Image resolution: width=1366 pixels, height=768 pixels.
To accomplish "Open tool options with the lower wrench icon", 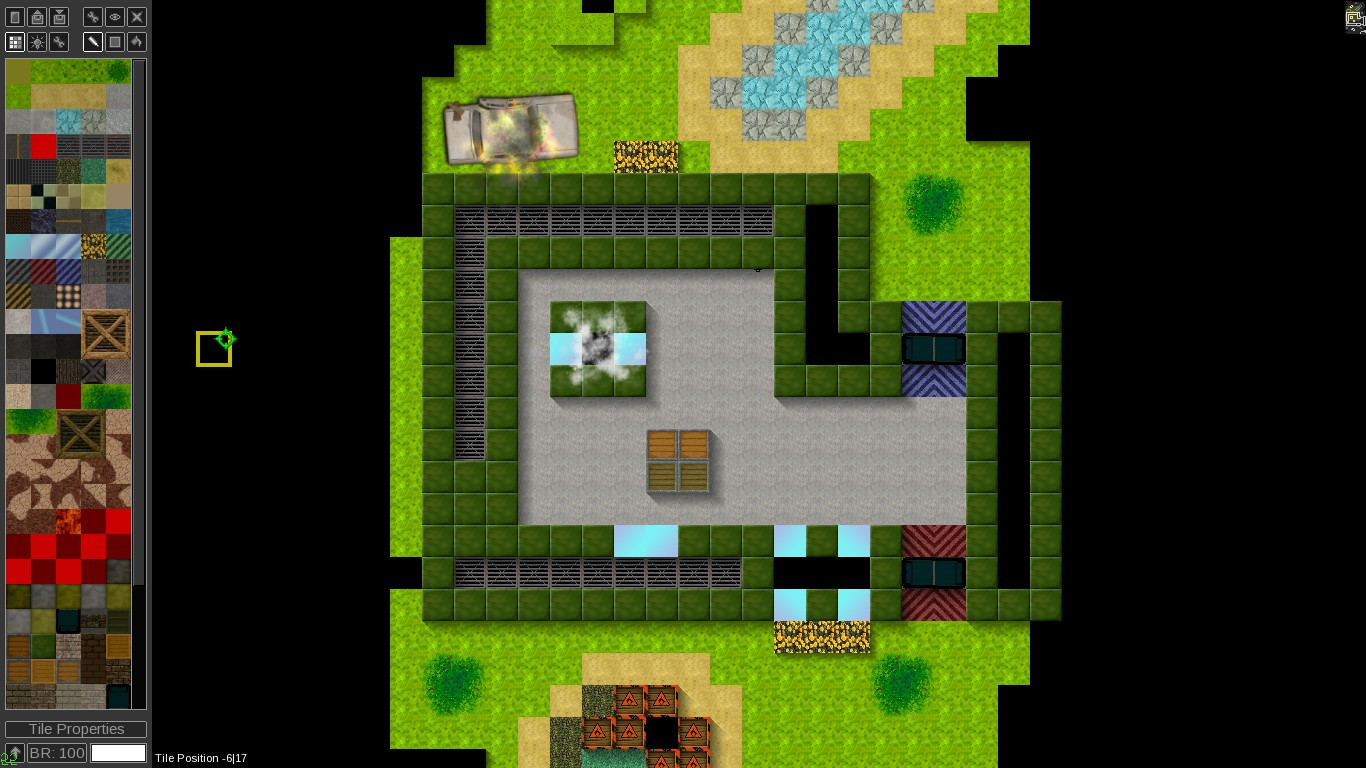I will click(57, 41).
